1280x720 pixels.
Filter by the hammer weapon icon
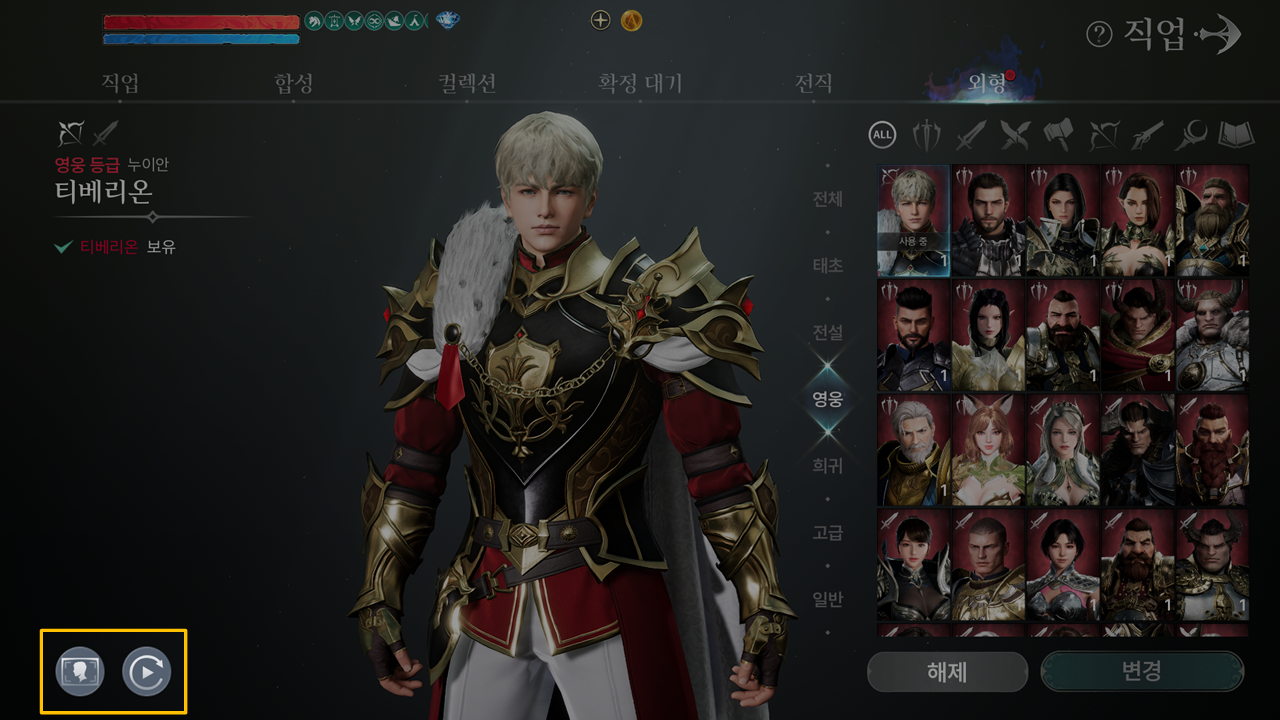coord(1058,134)
